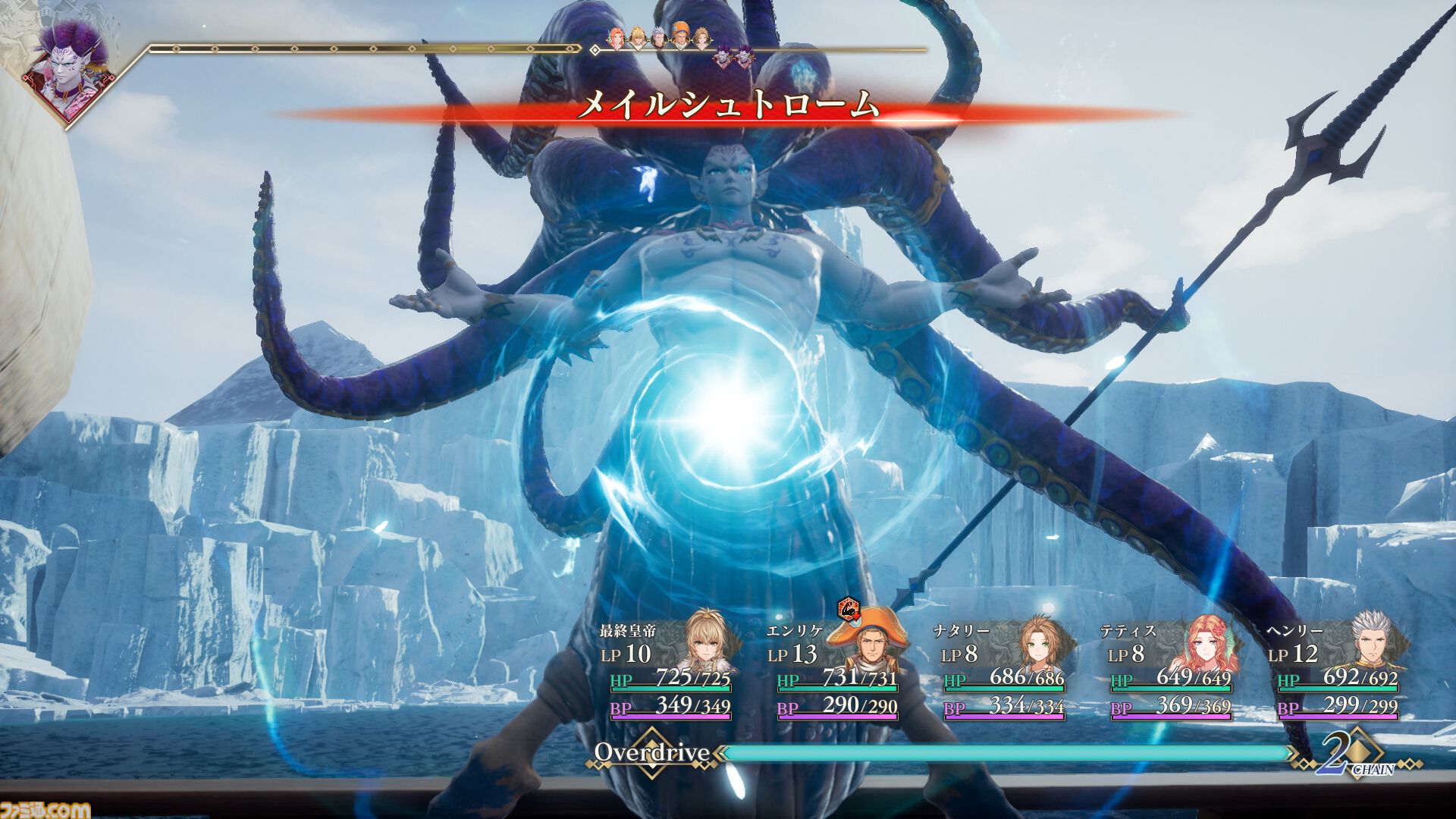Select the orange-hat Enrique icon in the turn order
1456x819 pixels.
682,38
